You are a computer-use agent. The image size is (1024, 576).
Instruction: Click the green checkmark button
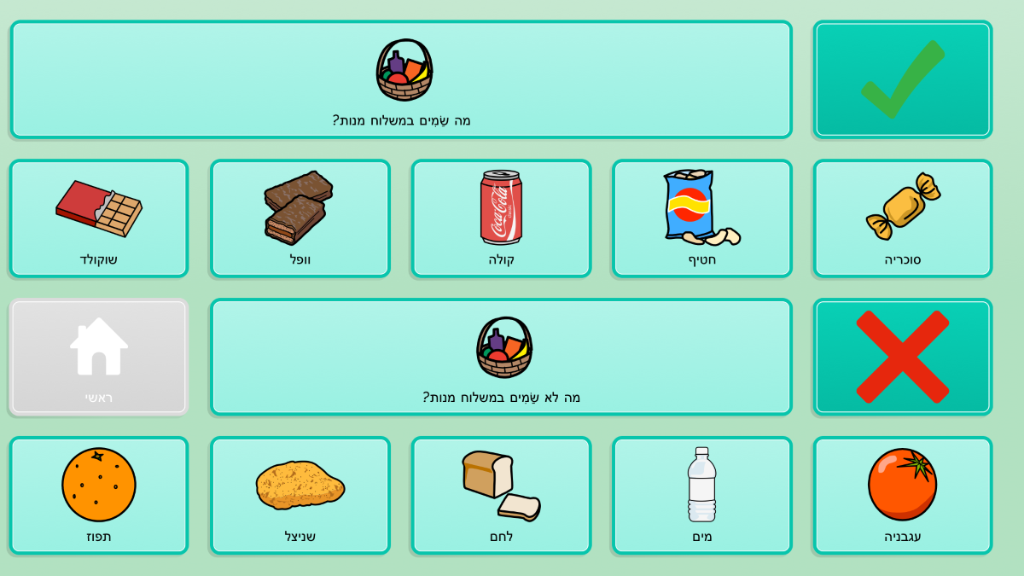pos(902,79)
